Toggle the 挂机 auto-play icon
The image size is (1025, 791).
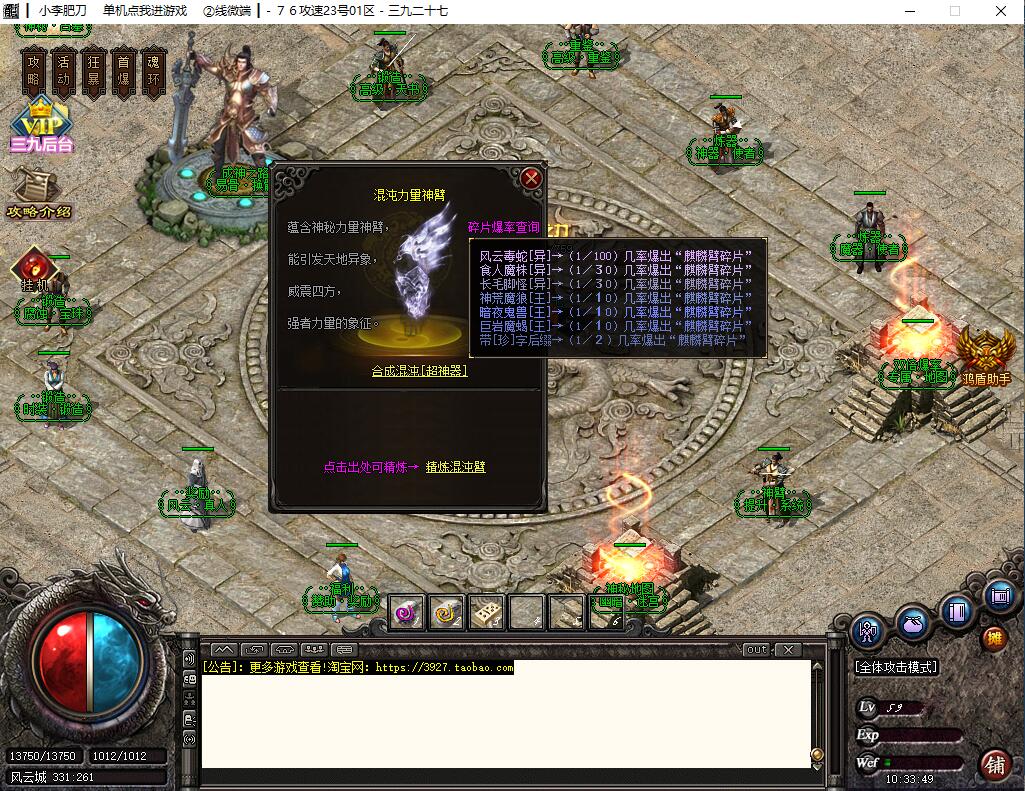(x=31, y=269)
